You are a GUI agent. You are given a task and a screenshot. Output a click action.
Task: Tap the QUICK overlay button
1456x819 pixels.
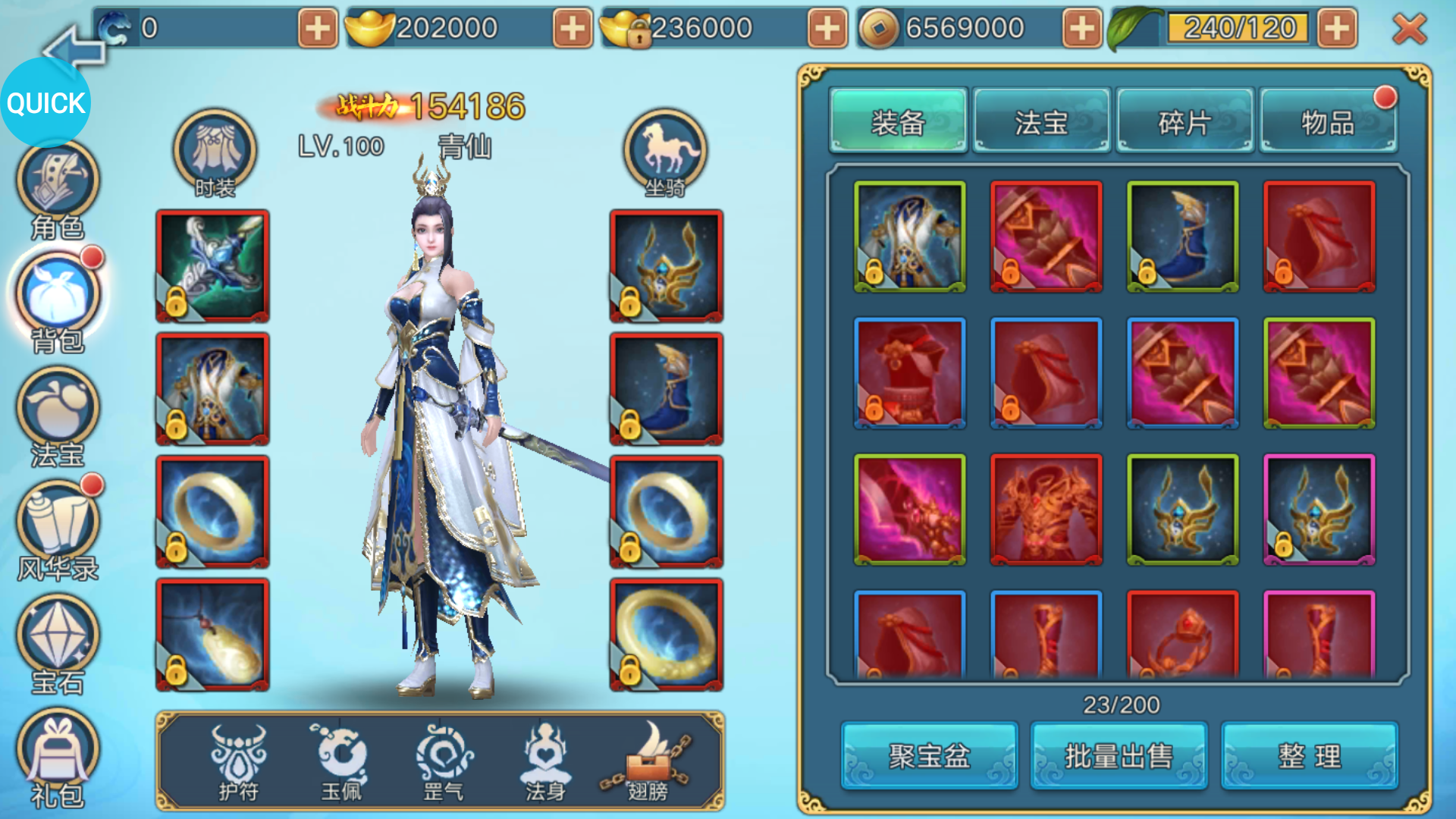coord(45,102)
